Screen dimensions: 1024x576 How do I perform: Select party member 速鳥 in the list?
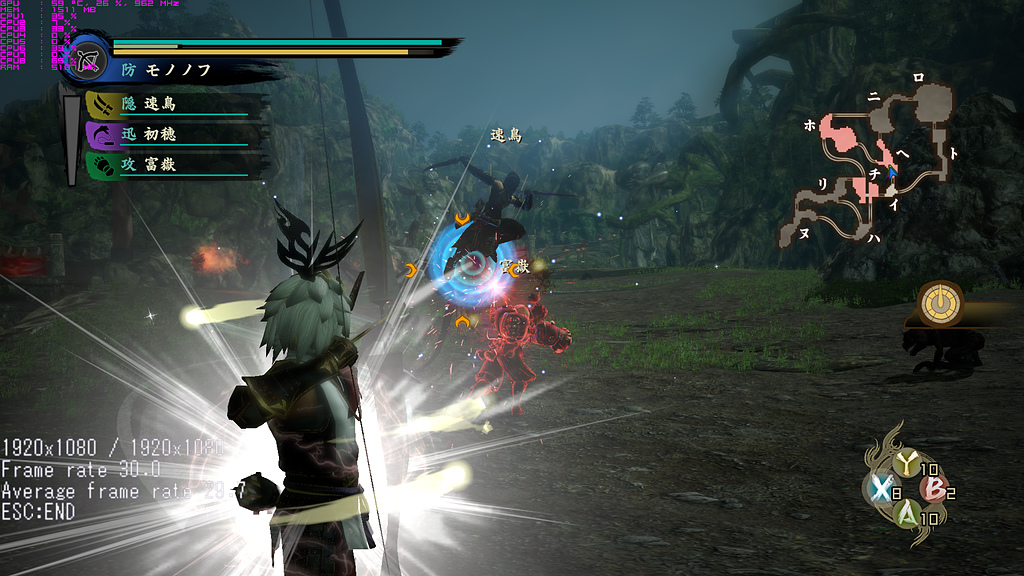coord(162,104)
